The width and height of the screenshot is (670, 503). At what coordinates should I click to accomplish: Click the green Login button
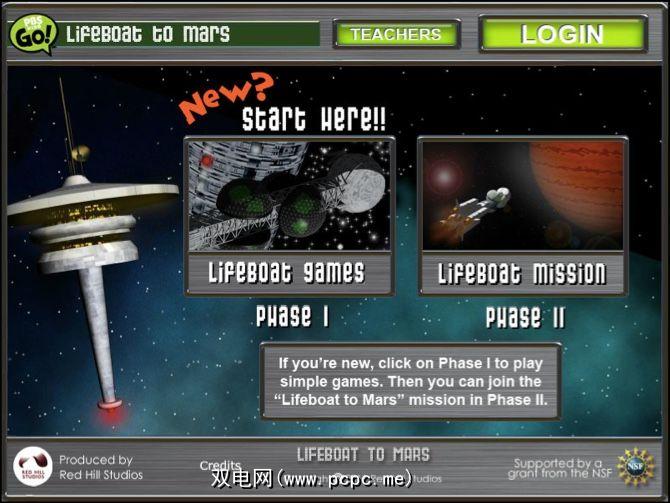pyautogui.click(x=562, y=33)
